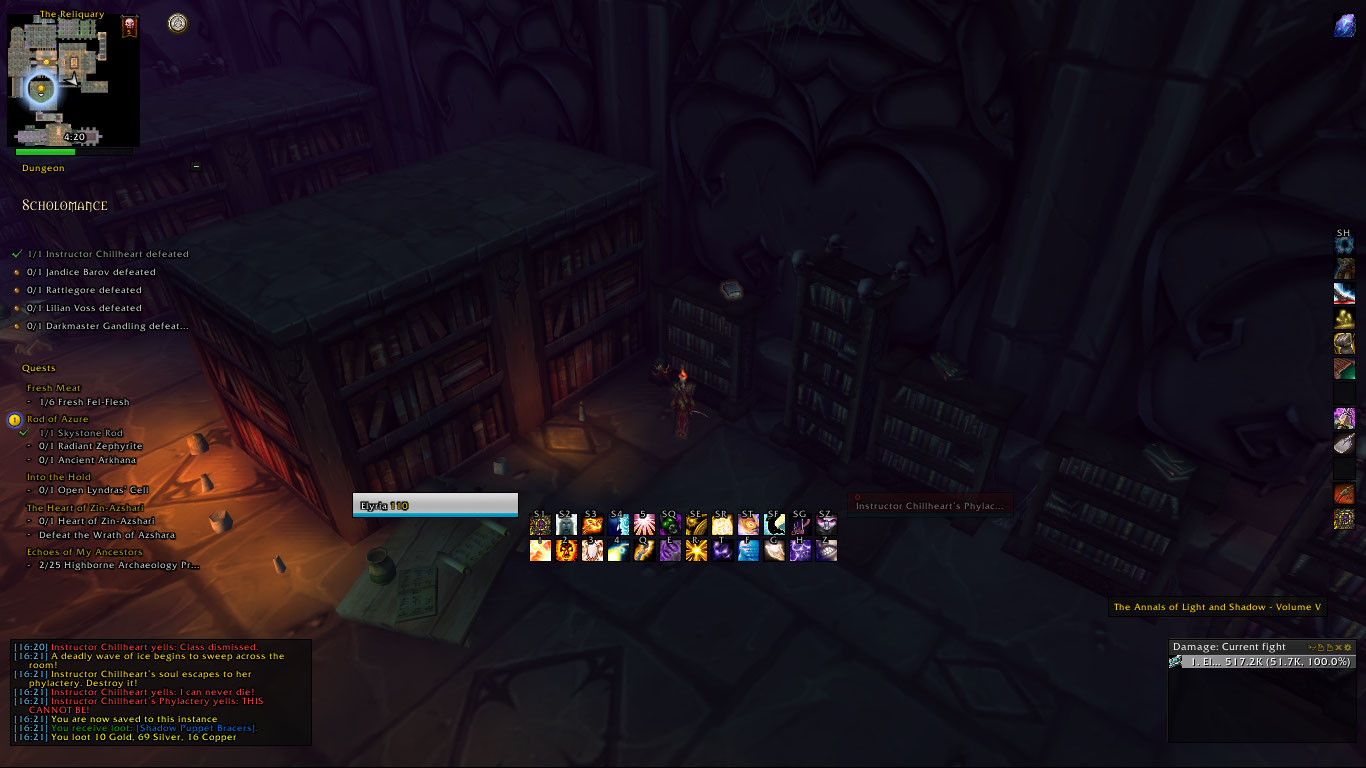Click the round medallion icon beside minimap
Viewport: 1366px width, 768px height.
click(x=178, y=22)
